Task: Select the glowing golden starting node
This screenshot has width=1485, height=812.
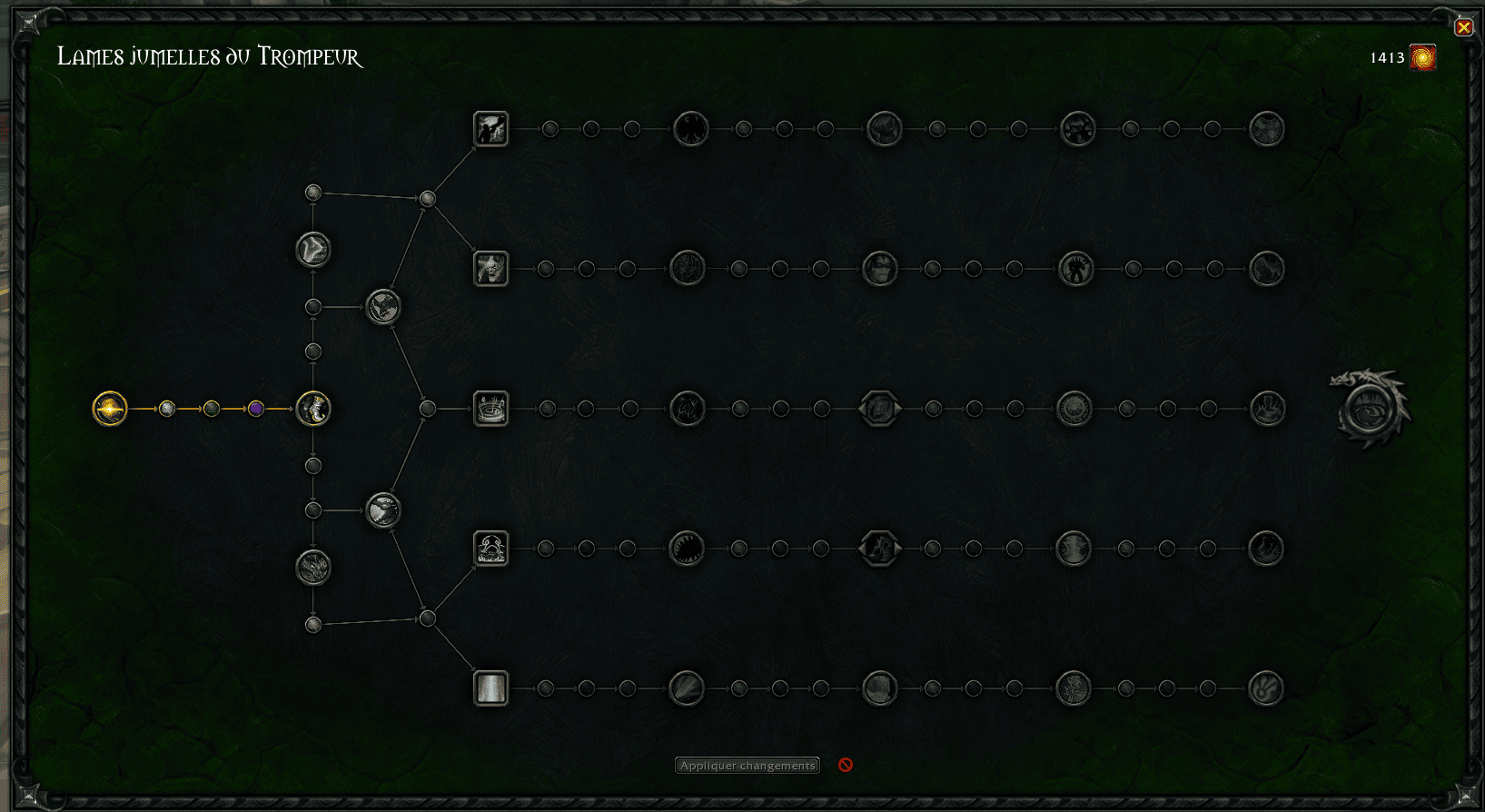Action: coord(110,409)
